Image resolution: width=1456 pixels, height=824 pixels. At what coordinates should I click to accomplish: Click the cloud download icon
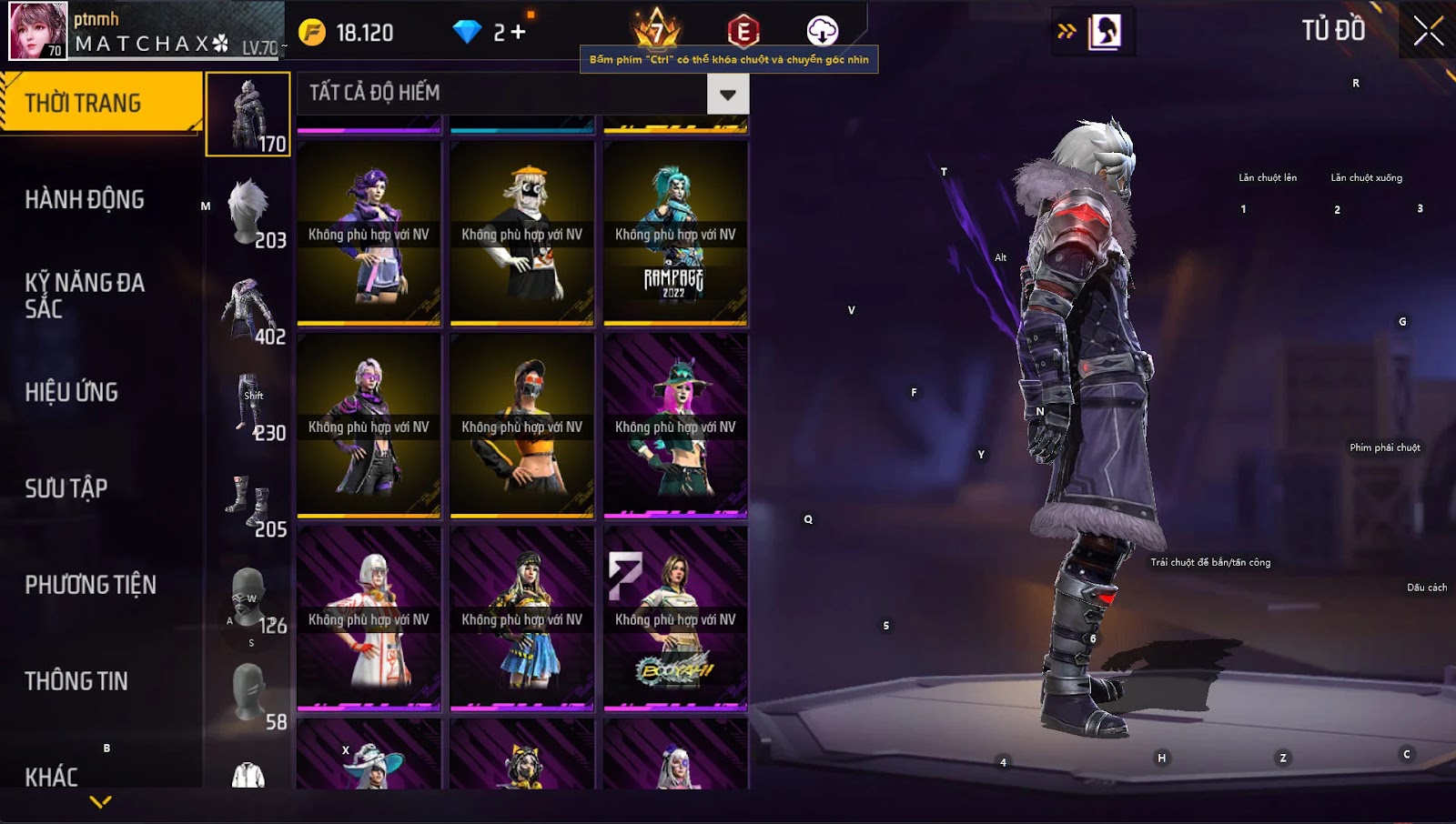(x=822, y=31)
